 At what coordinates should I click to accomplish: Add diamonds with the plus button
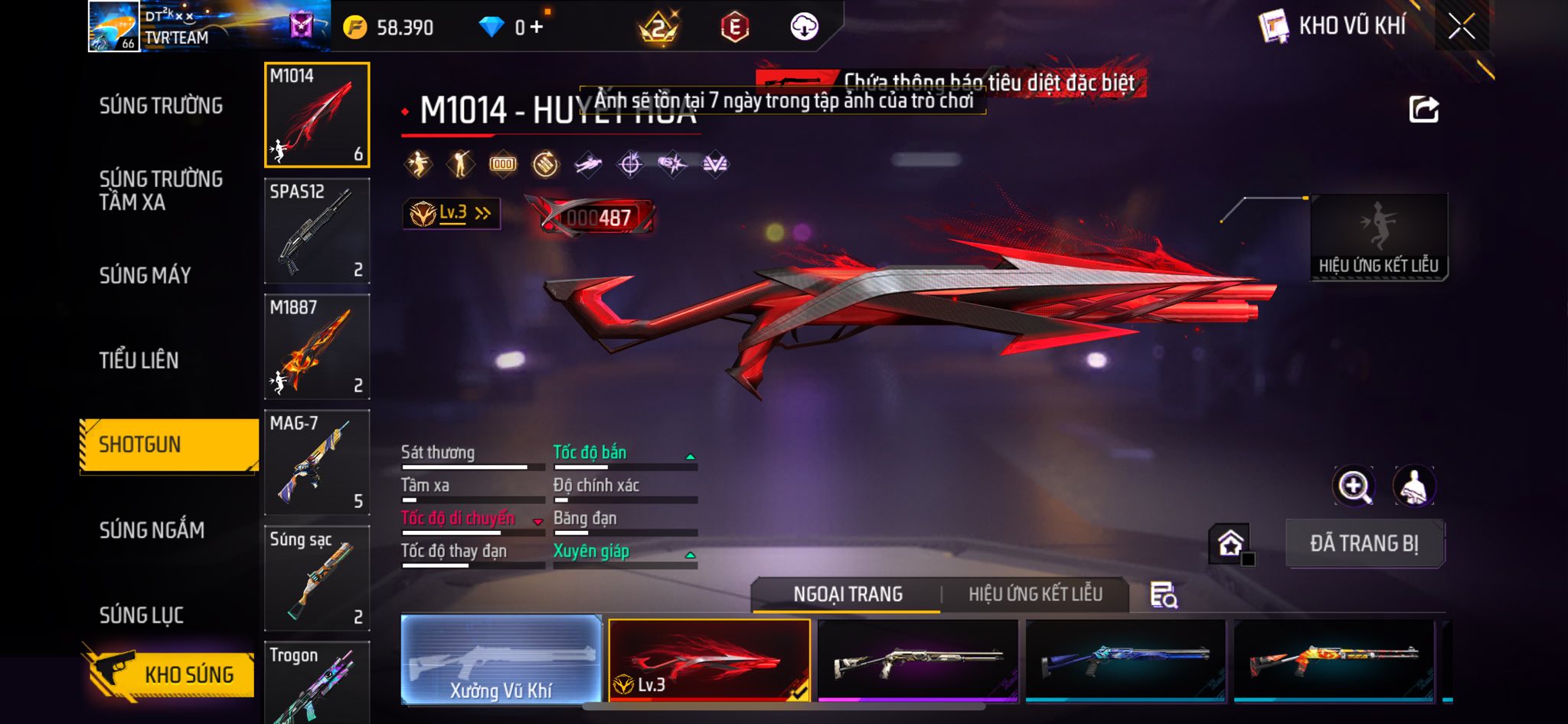coord(536,28)
